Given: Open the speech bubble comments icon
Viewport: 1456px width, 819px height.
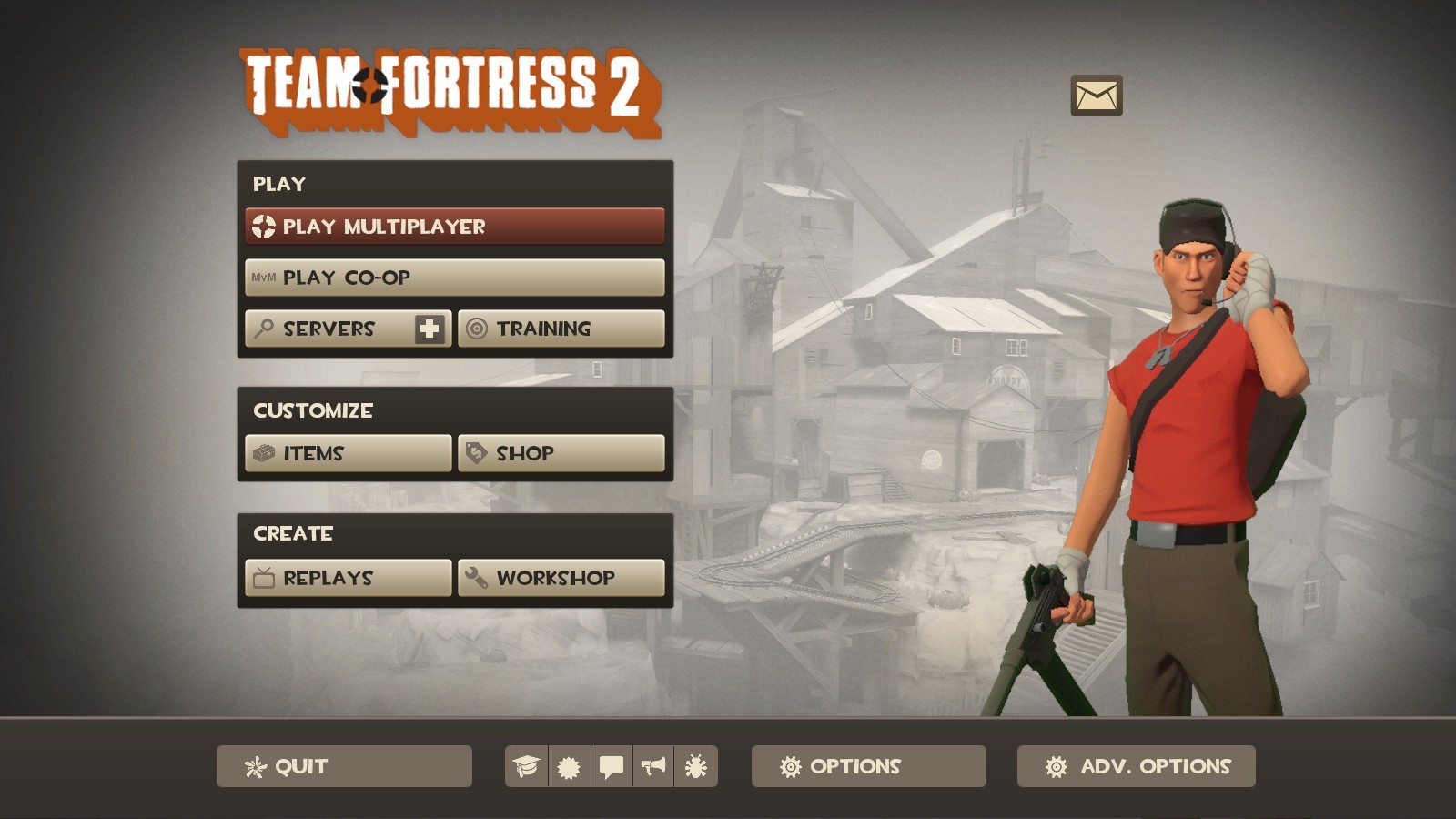Looking at the screenshot, I should [x=611, y=766].
